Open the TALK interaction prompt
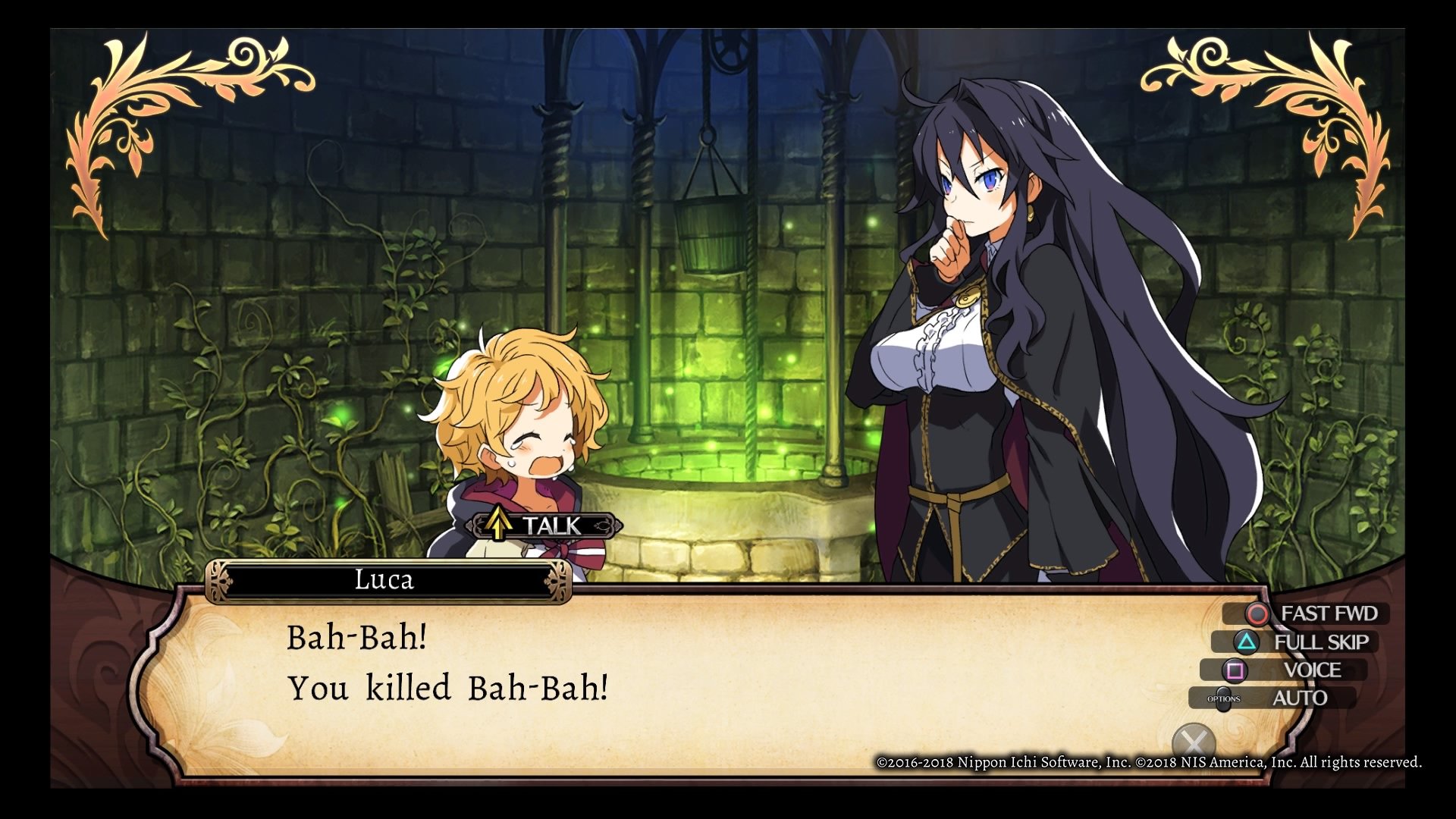 pos(542,526)
